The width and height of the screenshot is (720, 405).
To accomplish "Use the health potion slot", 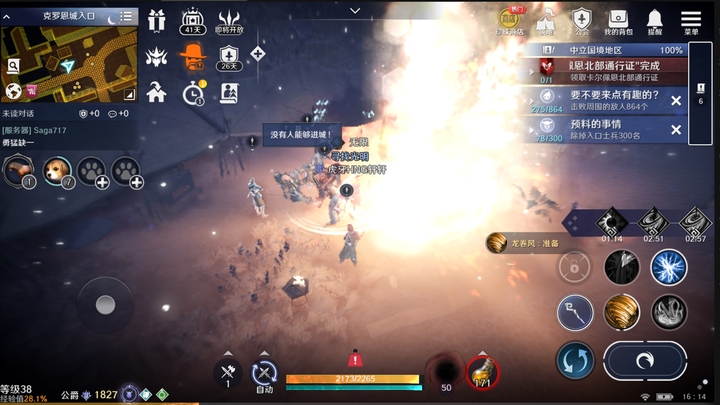I will [483, 373].
